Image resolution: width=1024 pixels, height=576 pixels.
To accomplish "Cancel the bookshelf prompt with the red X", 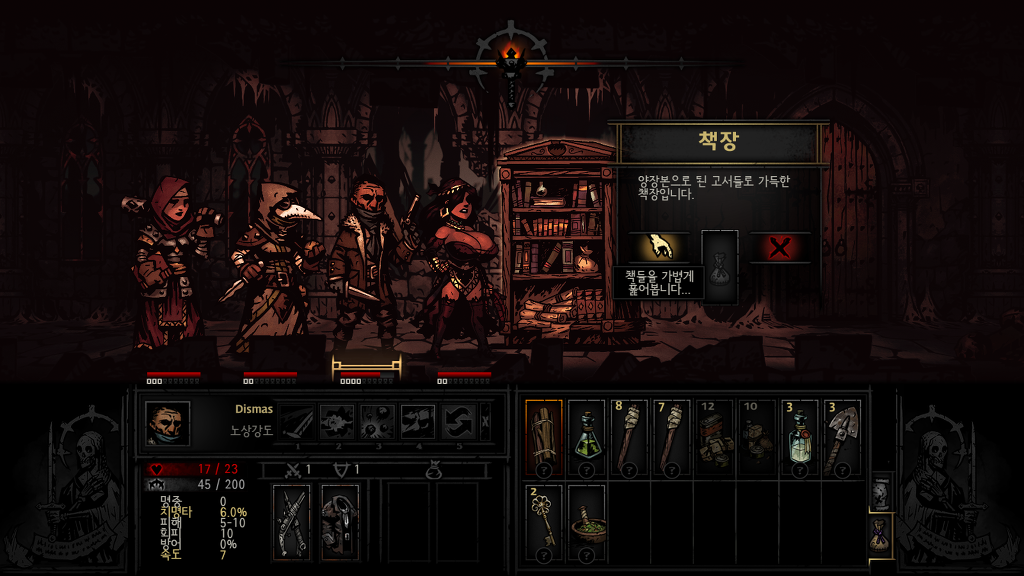I will coord(780,247).
